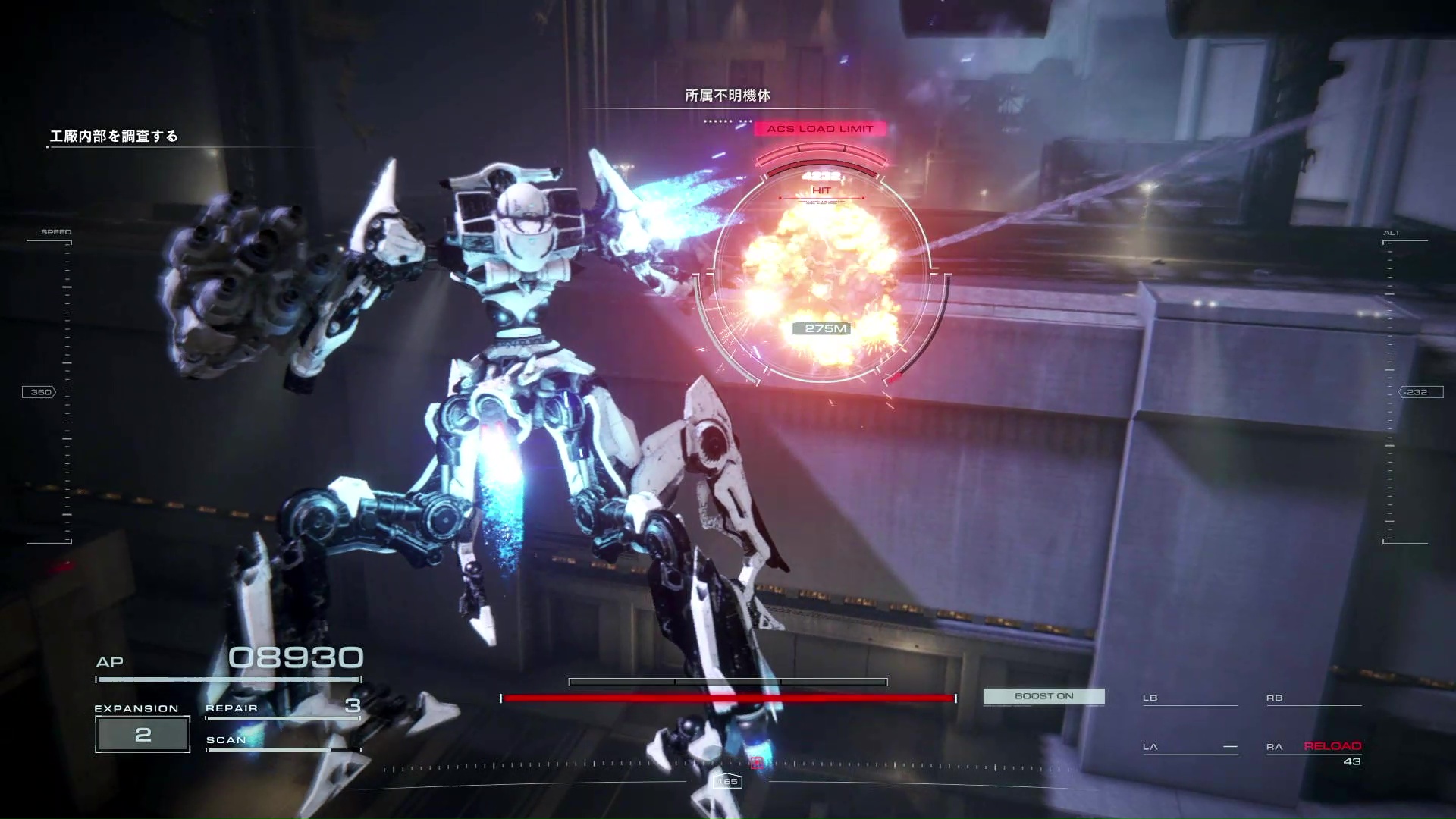Select the mission objective tracker text
Screen dimensions: 1456x819
pyautogui.click(x=114, y=136)
